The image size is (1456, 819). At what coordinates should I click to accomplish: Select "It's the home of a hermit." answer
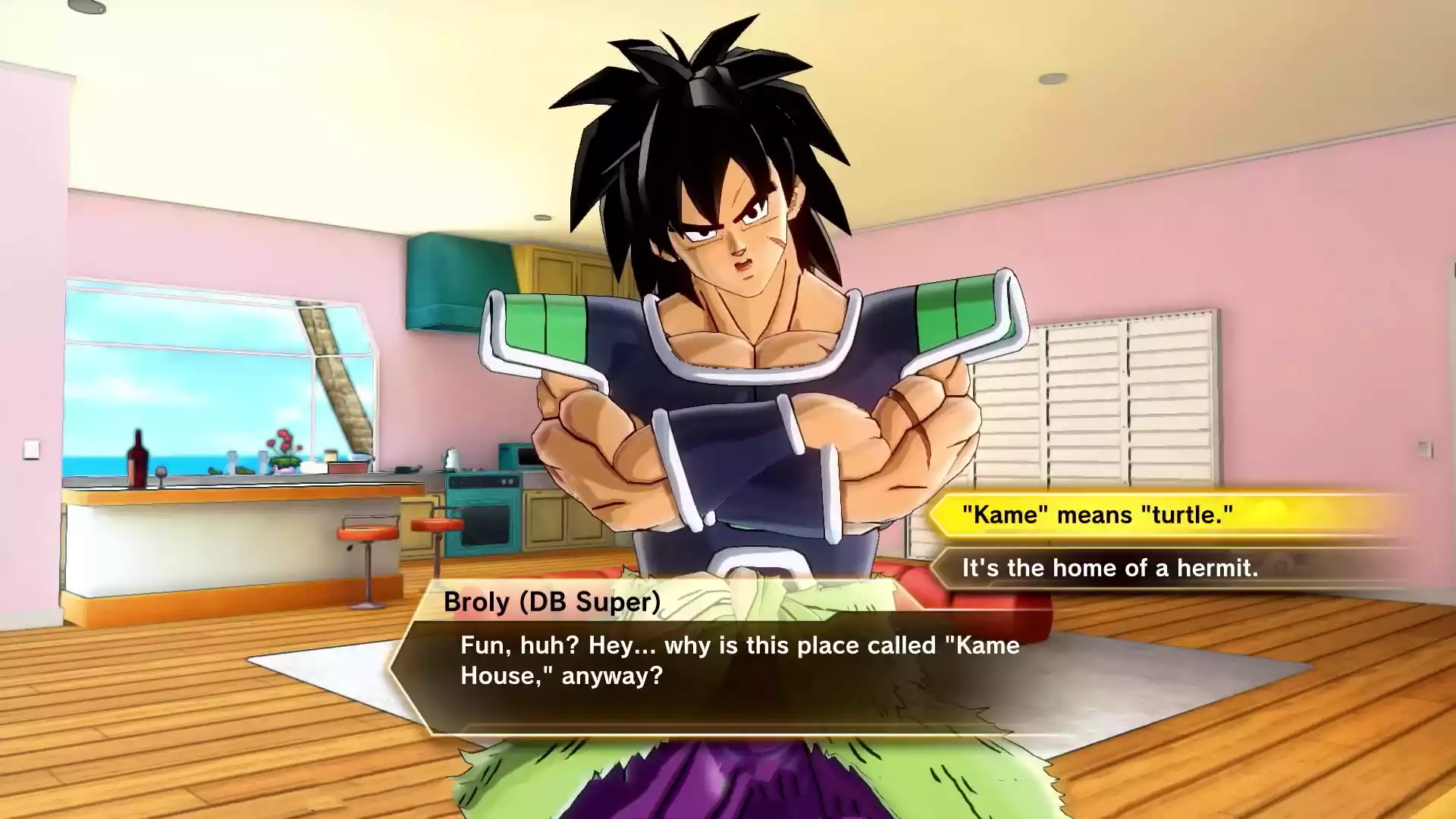tap(1110, 568)
